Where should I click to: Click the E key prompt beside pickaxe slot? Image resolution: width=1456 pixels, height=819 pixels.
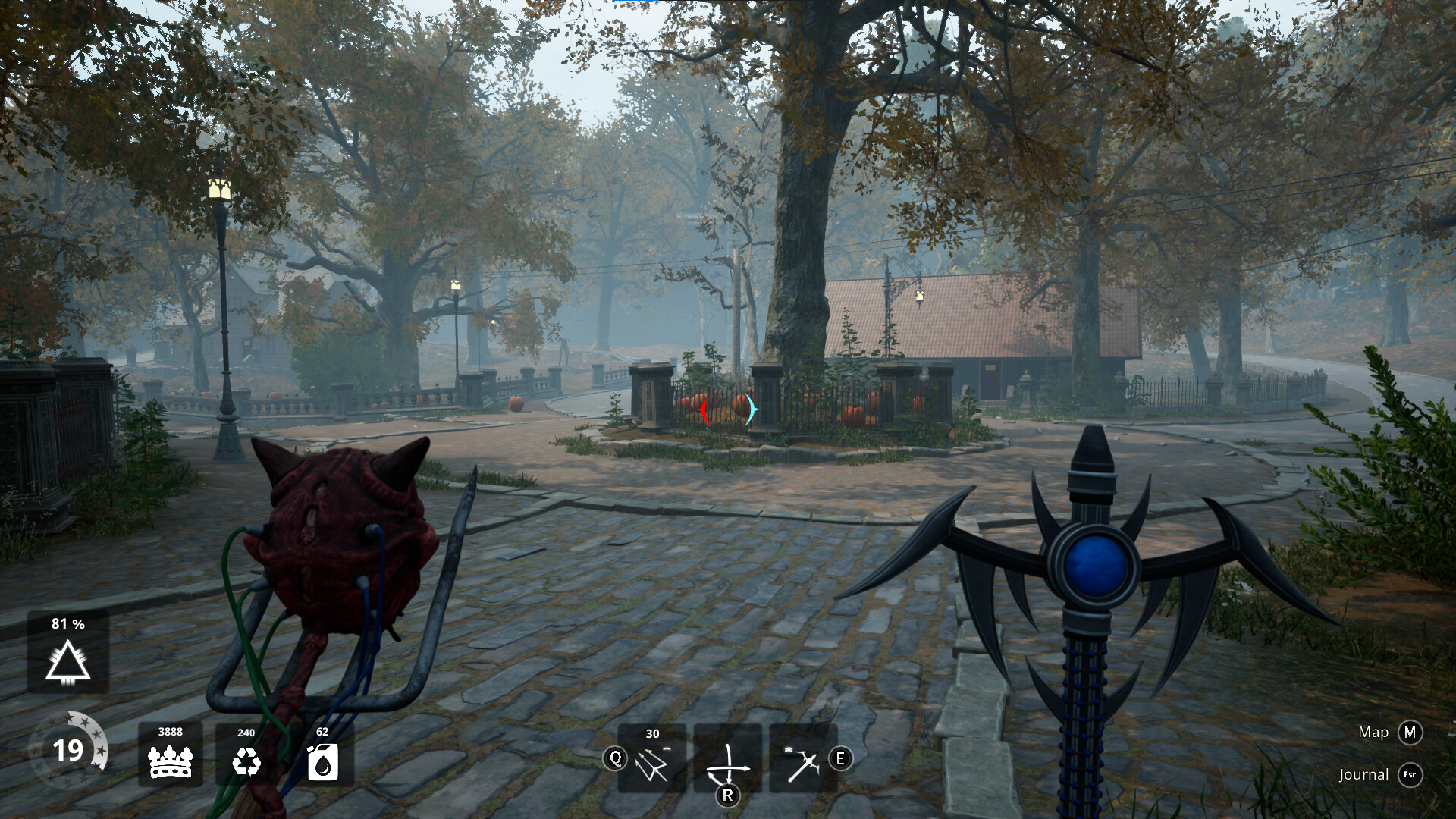pos(839,758)
